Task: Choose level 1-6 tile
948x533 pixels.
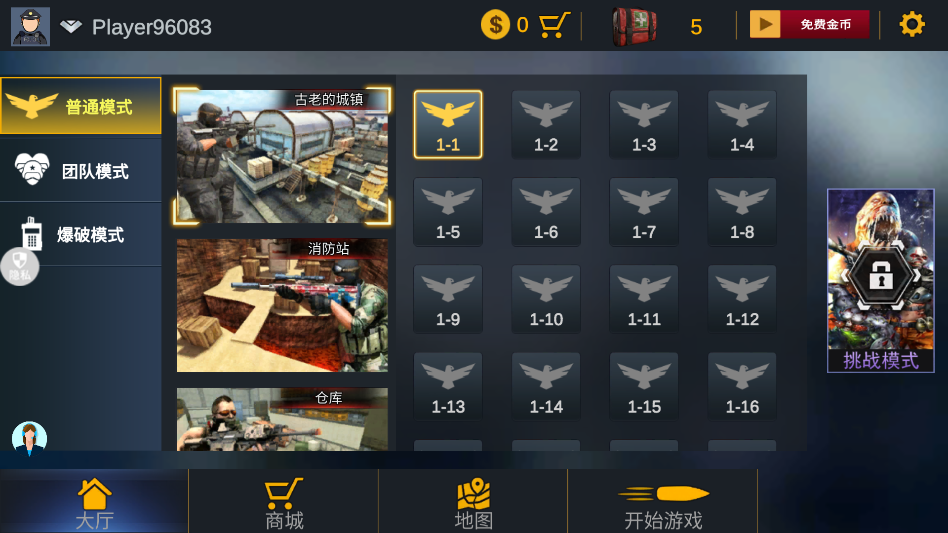Action: click(x=546, y=212)
